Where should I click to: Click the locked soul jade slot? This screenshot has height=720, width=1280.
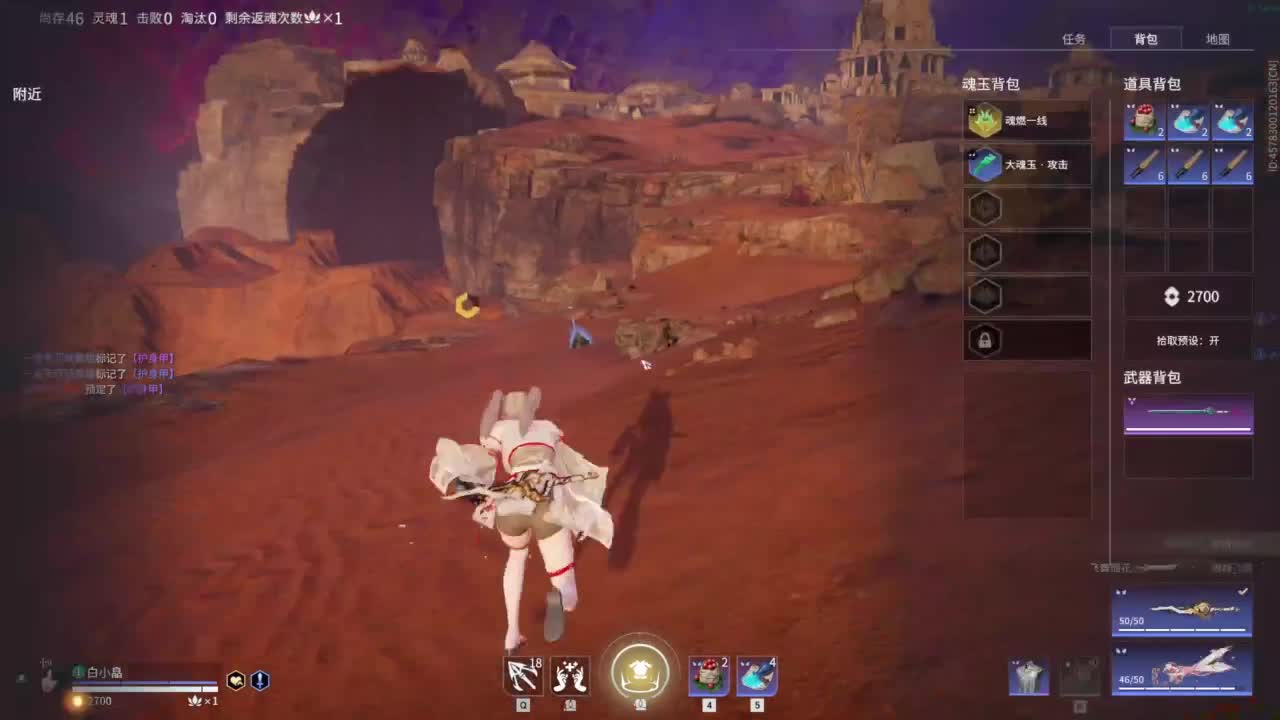(985, 341)
